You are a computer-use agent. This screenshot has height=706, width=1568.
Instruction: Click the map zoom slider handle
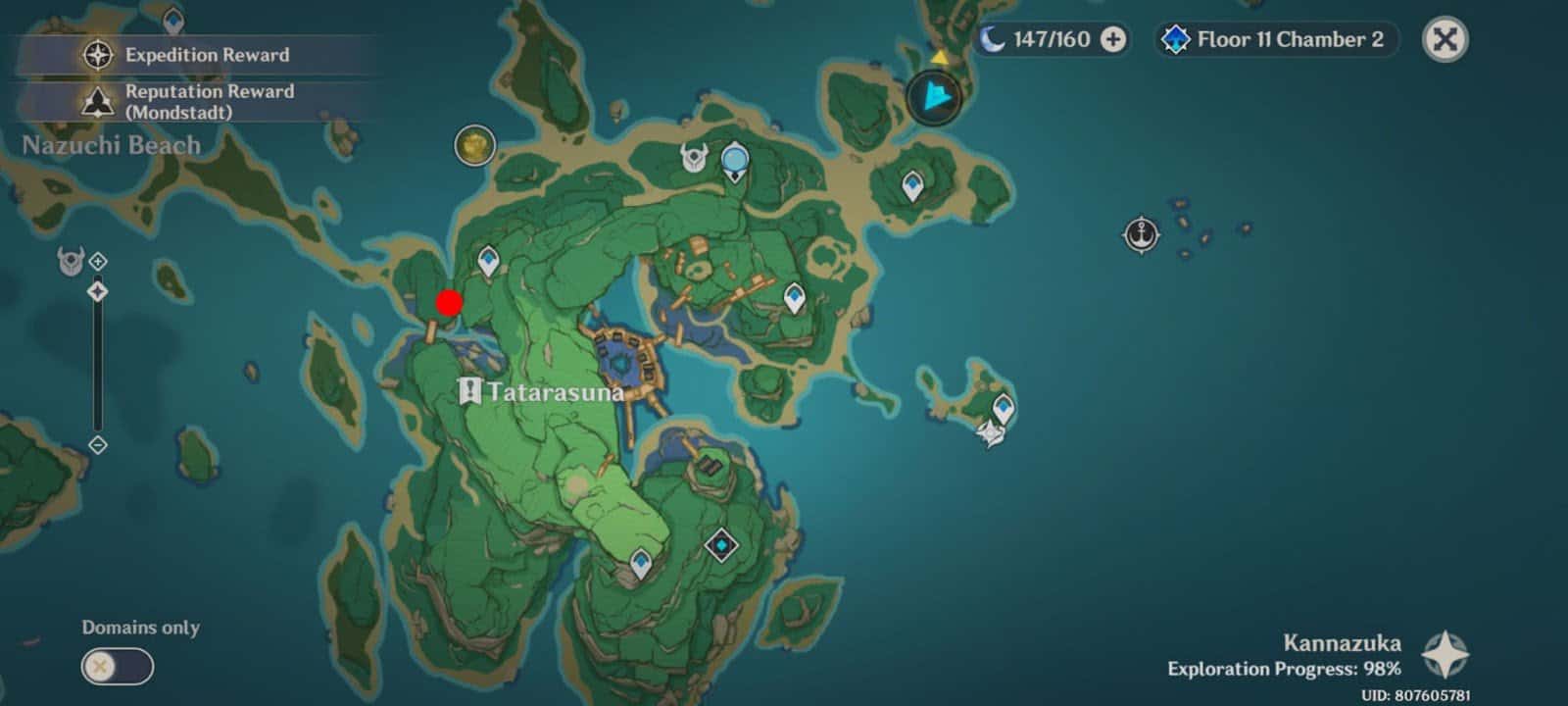click(x=98, y=291)
